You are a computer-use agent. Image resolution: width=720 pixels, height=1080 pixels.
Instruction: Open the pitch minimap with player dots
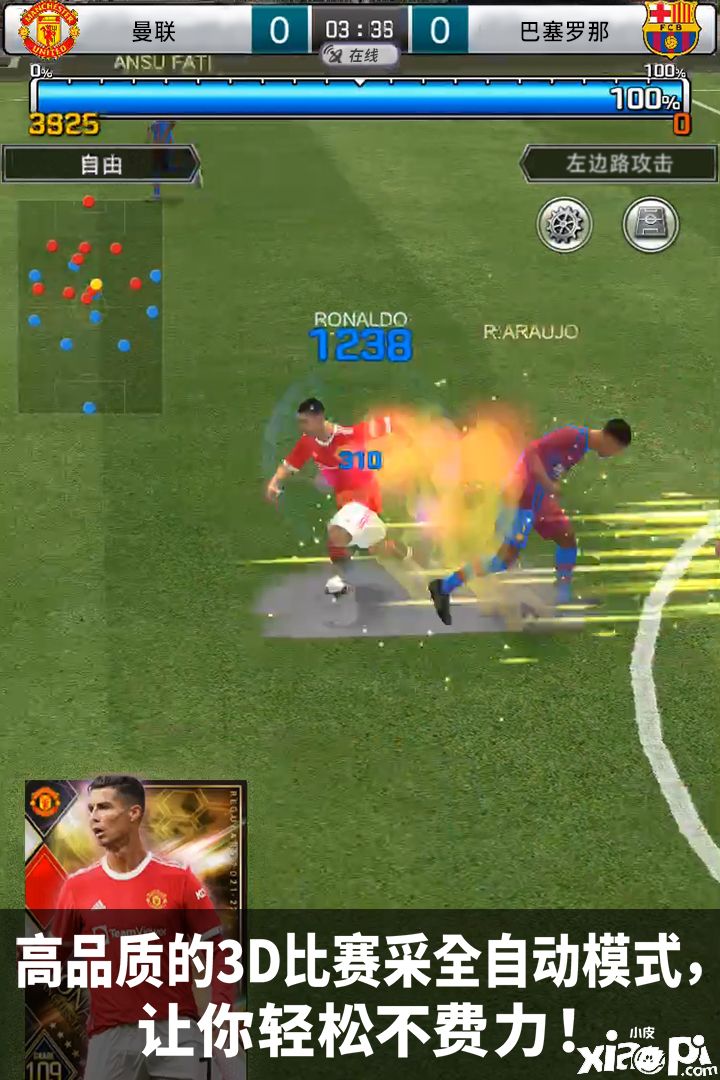pyautogui.click(x=90, y=306)
